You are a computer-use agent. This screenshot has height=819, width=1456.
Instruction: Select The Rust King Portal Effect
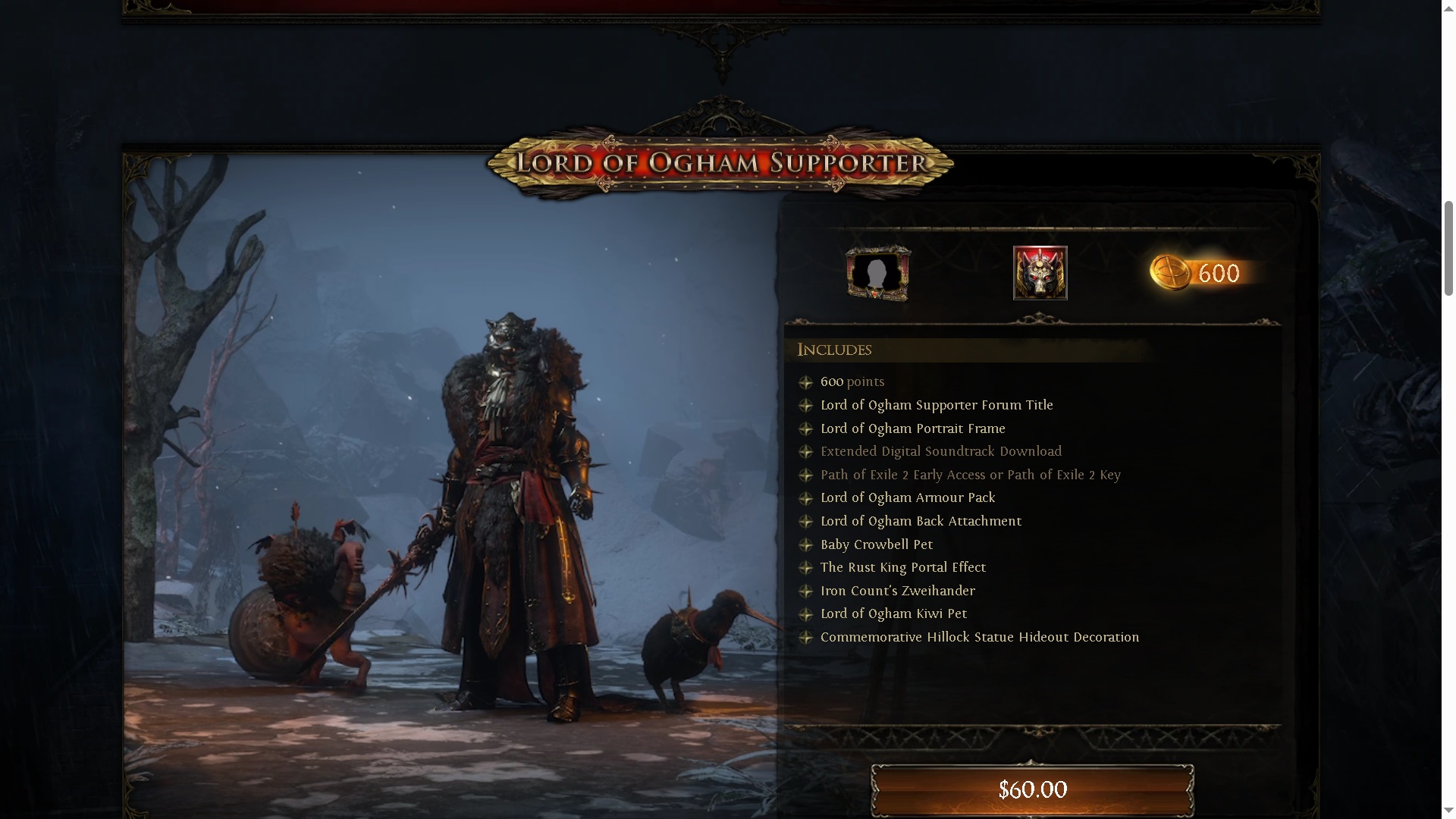[x=902, y=568]
